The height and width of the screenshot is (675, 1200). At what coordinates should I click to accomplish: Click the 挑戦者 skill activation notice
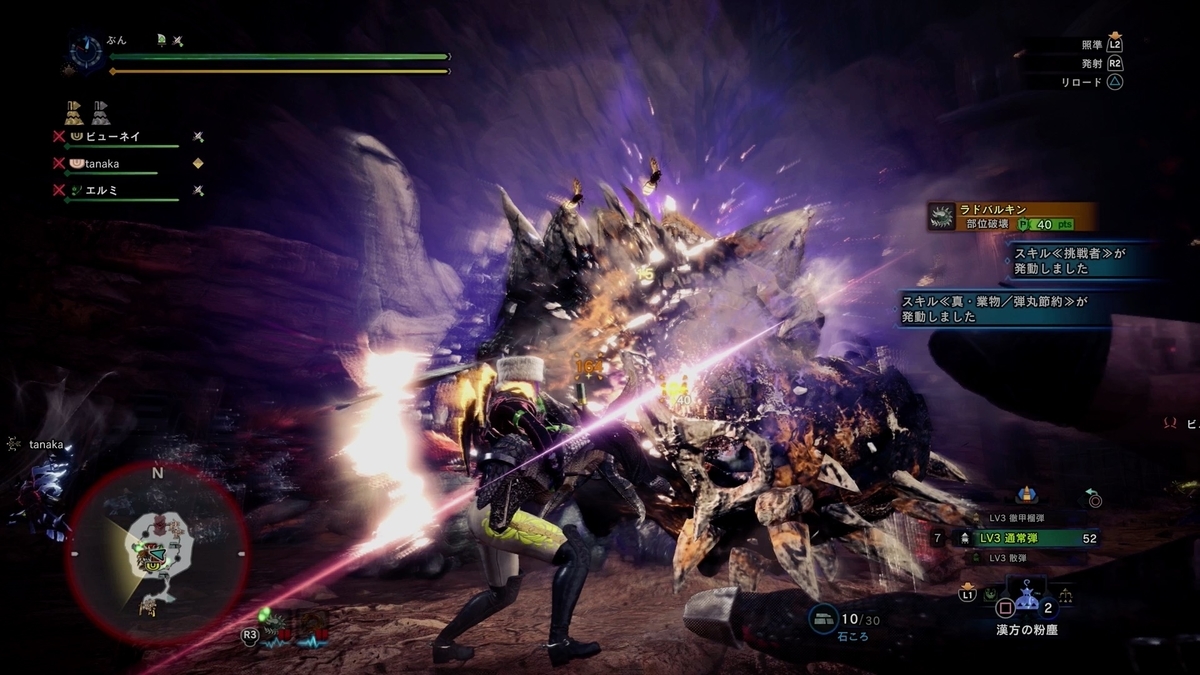(1082, 261)
